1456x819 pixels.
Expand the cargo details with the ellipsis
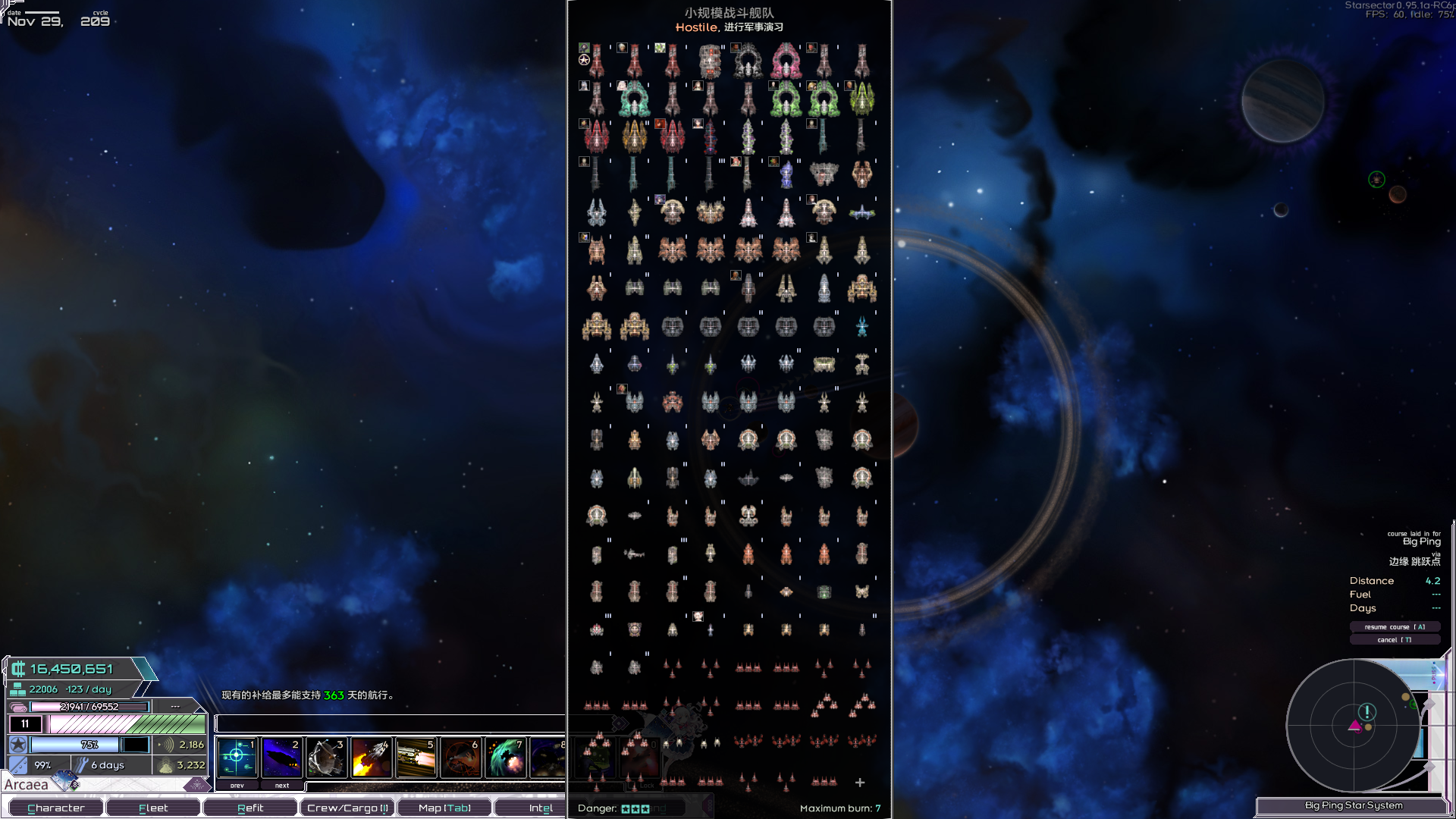176,706
